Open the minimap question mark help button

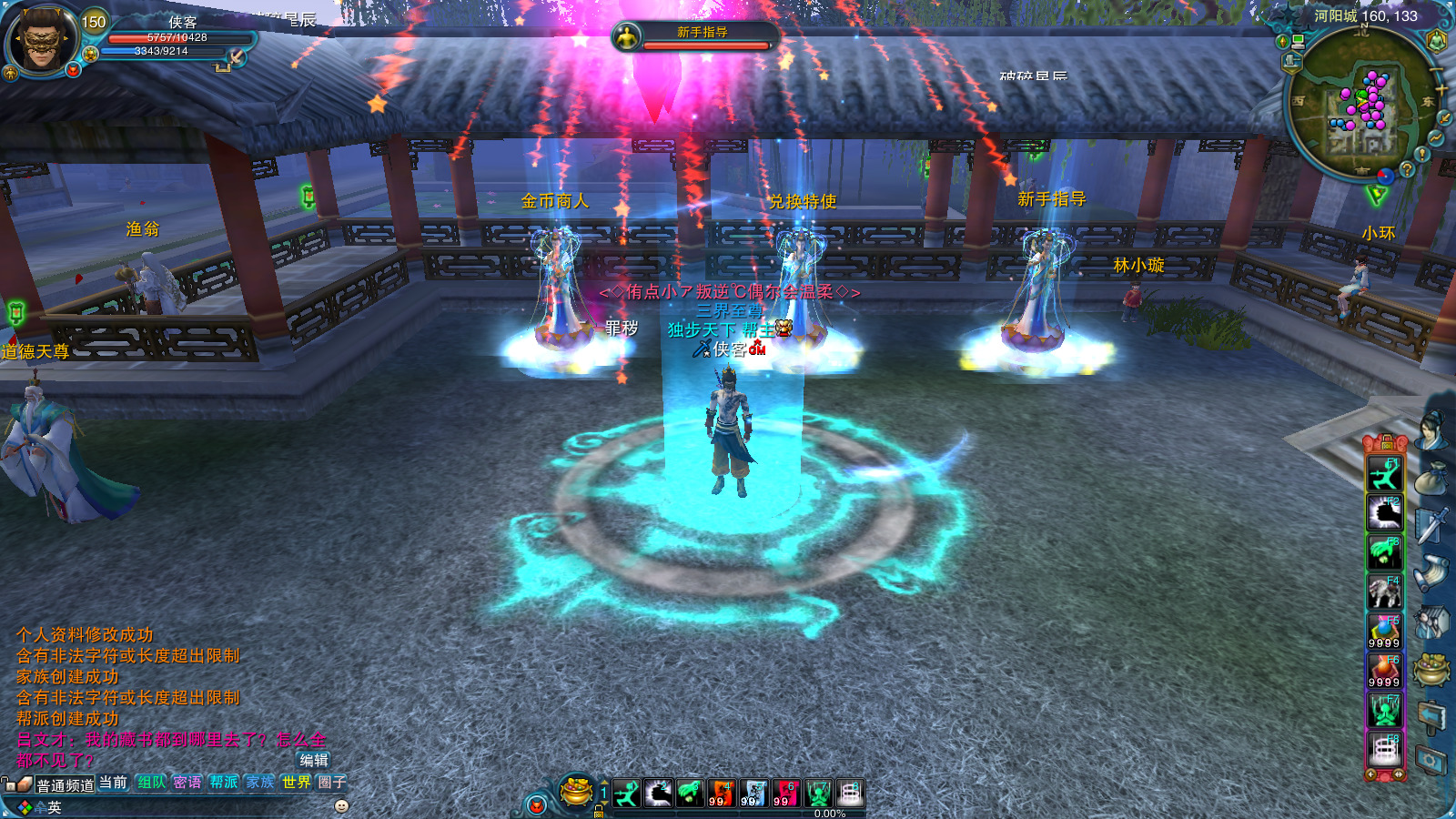[1407, 169]
